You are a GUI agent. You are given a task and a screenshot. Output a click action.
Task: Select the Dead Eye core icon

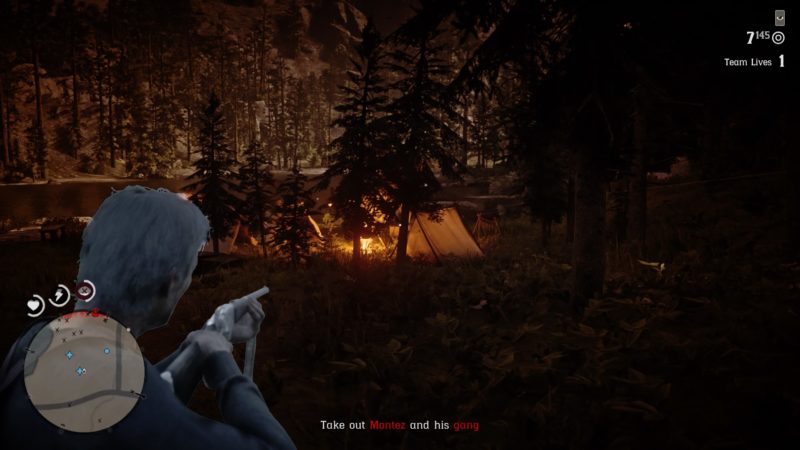click(x=86, y=291)
